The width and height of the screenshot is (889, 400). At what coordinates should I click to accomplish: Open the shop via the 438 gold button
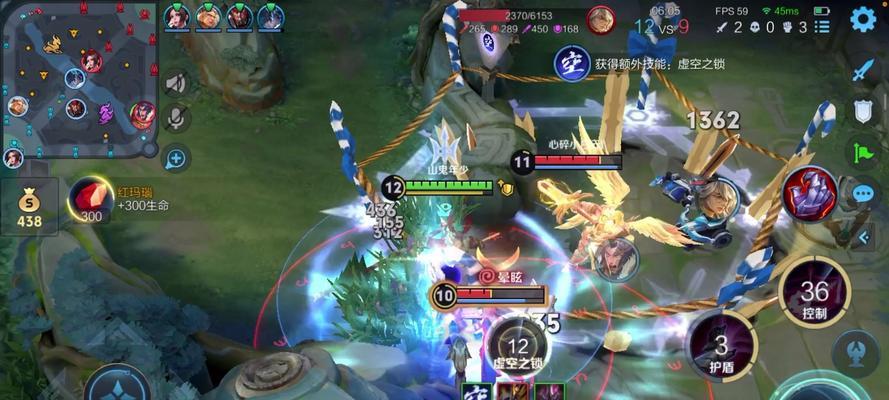[x=29, y=207]
